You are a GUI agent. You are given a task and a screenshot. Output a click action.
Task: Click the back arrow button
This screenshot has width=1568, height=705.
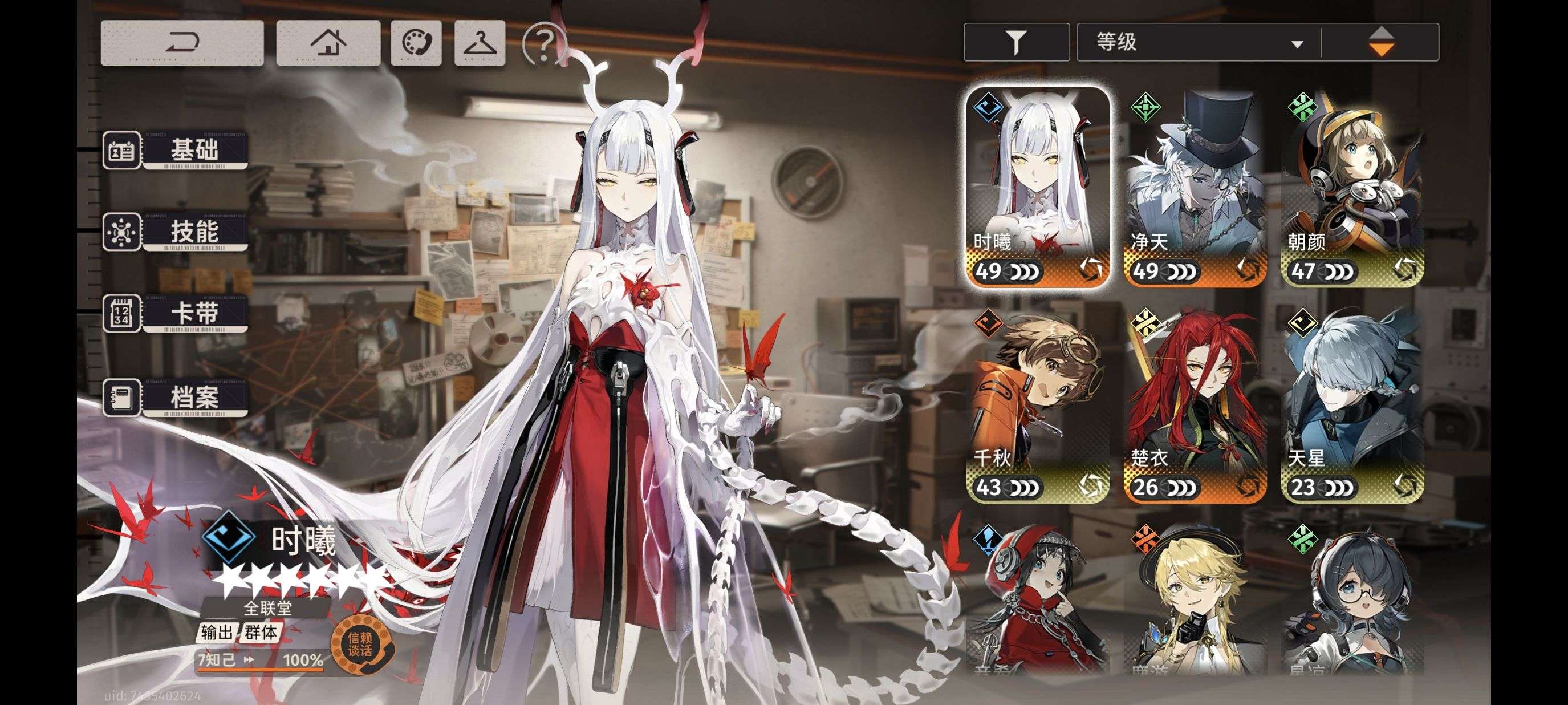point(182,43)
